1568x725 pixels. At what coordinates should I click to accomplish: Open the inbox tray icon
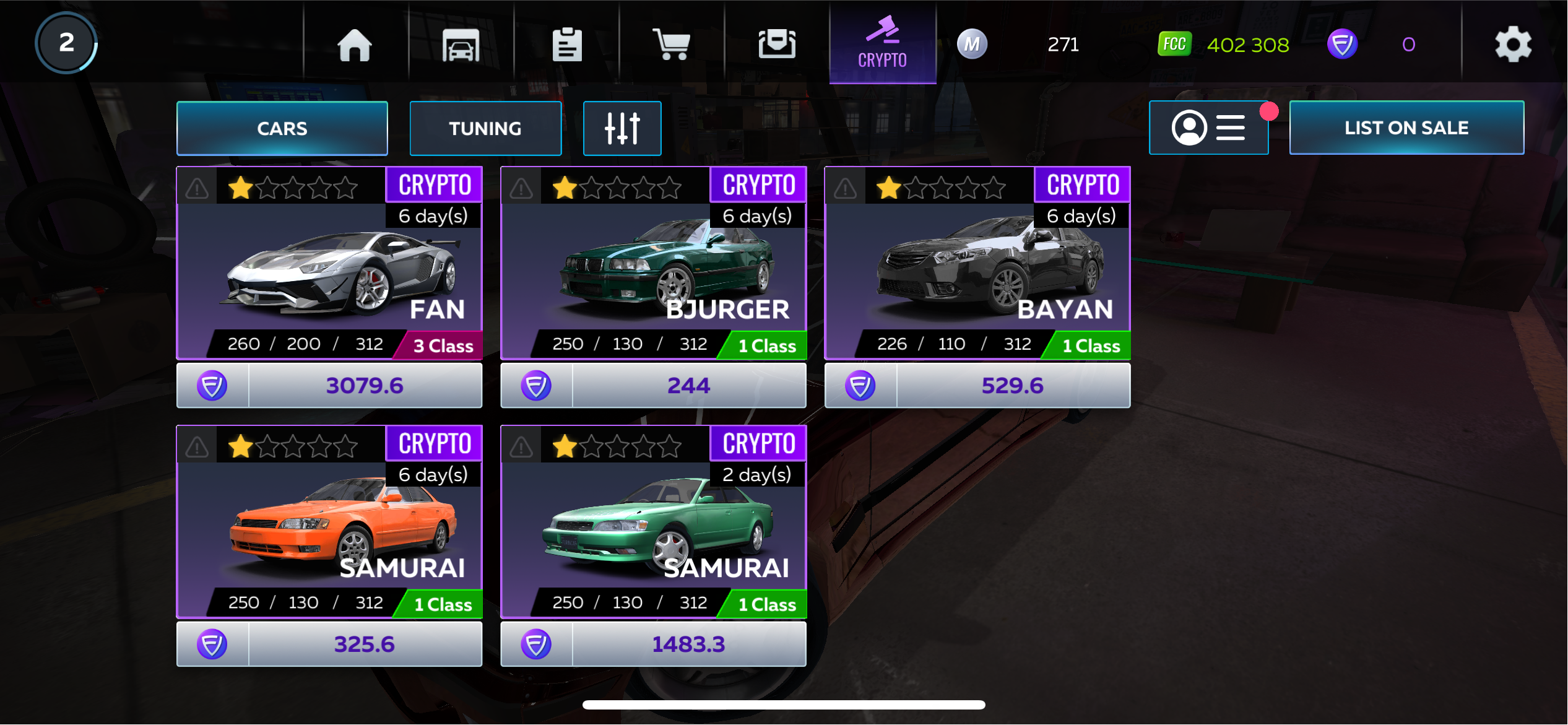[x=777, y=45]
